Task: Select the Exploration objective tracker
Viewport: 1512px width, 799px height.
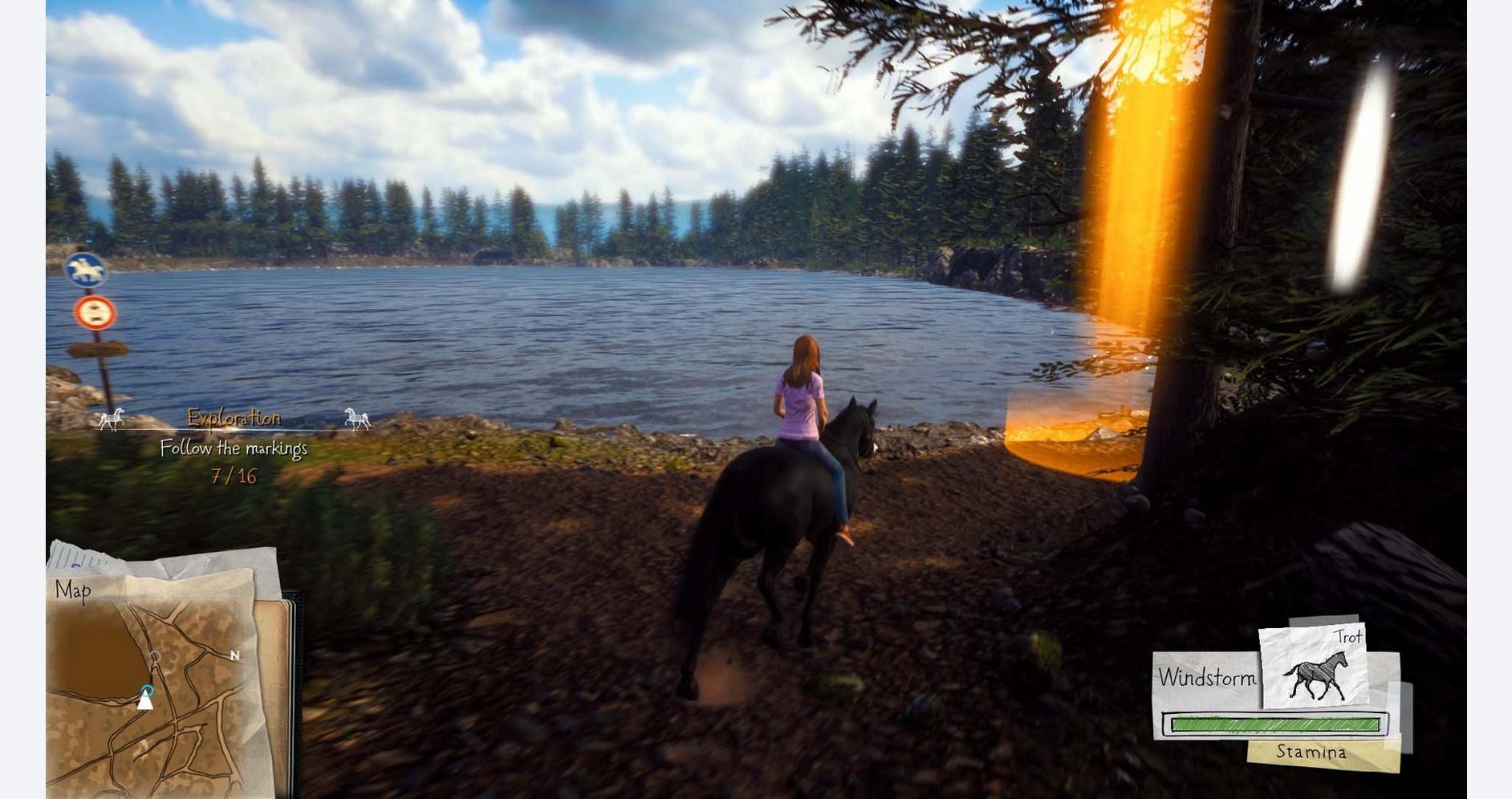Action: pos(234,418)
